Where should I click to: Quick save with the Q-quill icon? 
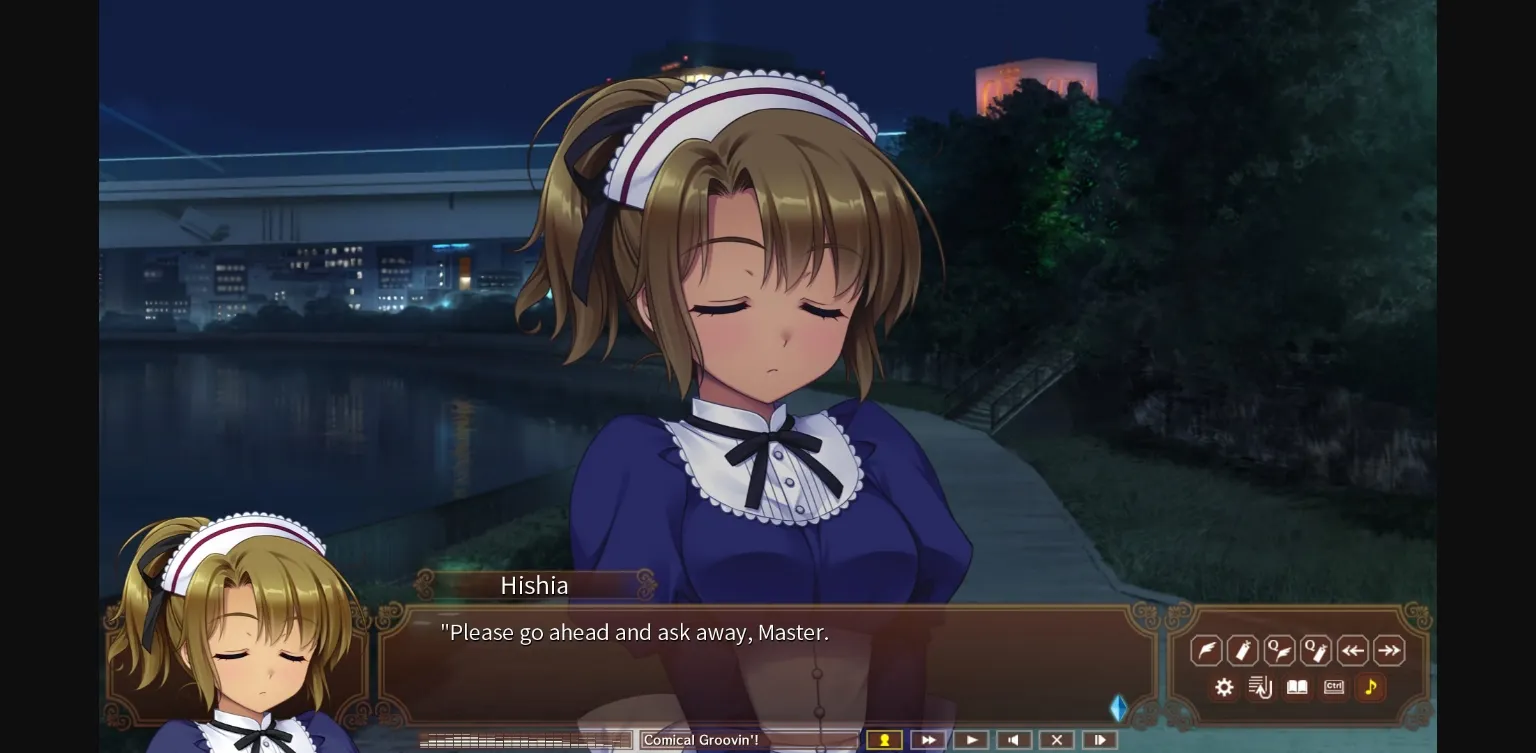[x=1279, y=650]
